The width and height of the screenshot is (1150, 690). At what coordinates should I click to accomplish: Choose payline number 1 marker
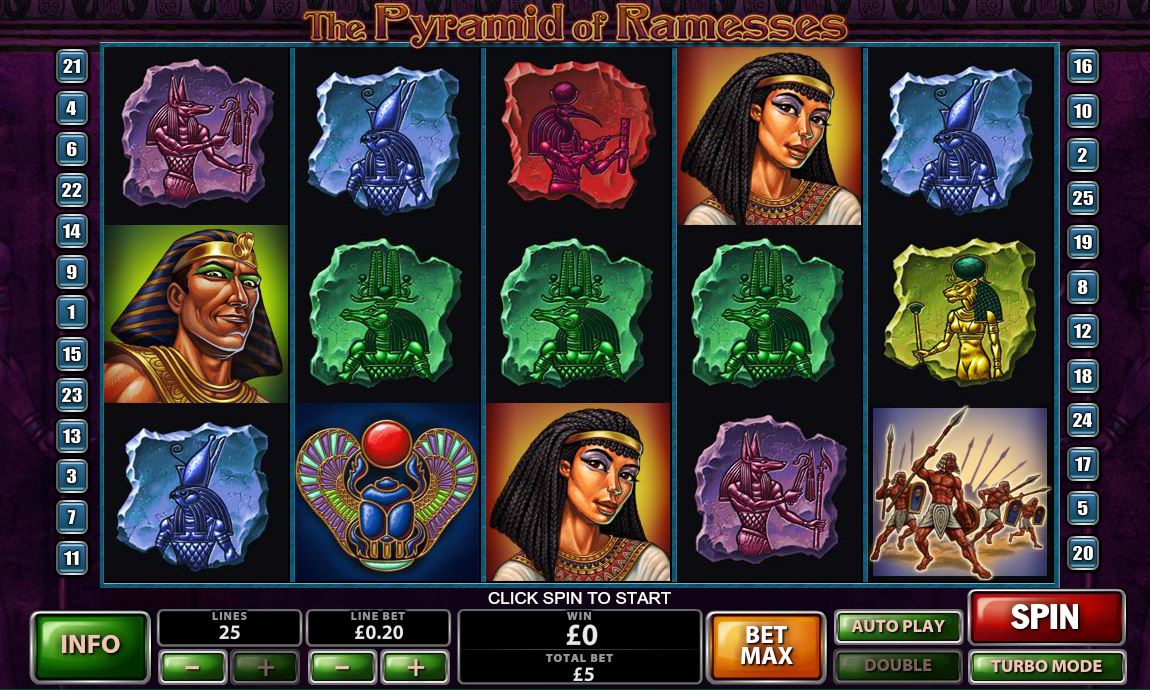tap(72, 312)
